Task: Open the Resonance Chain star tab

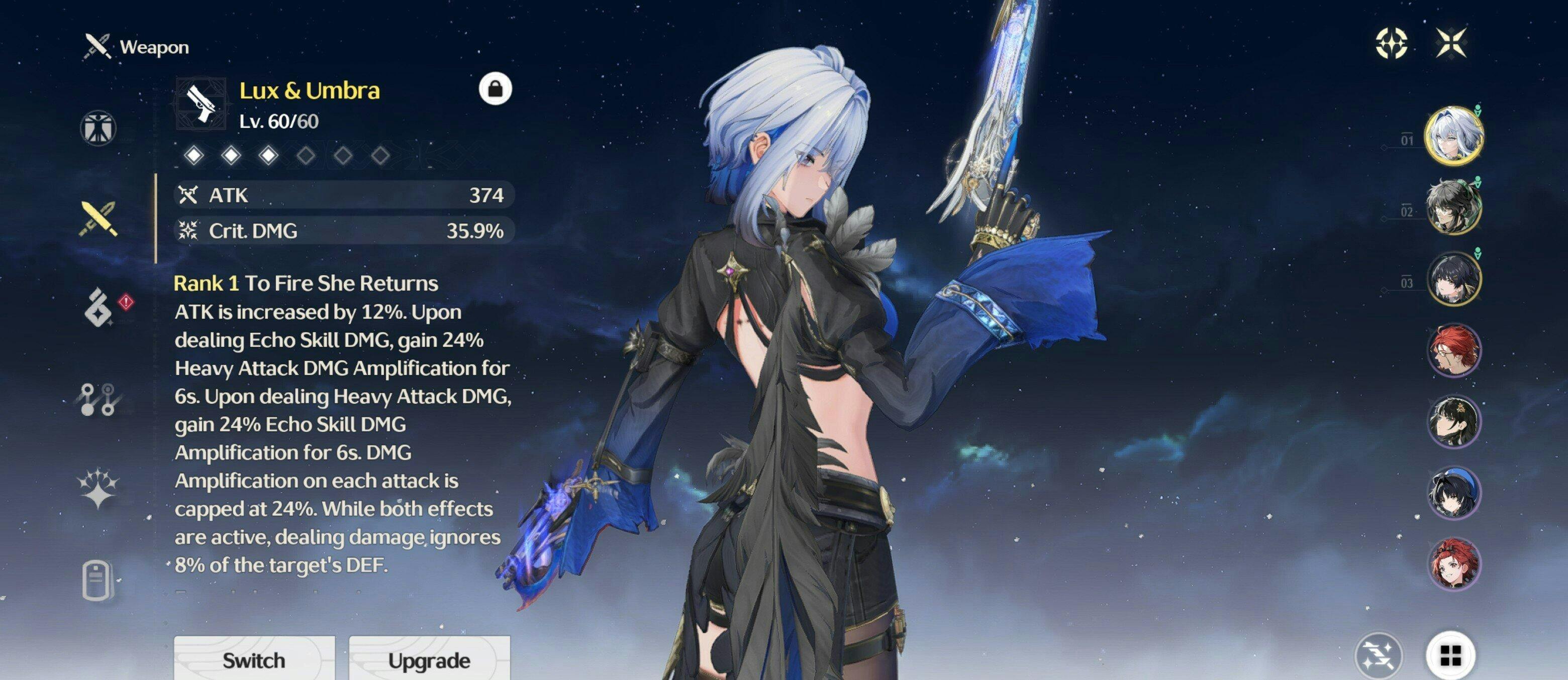Action: (x=98, y=489)
